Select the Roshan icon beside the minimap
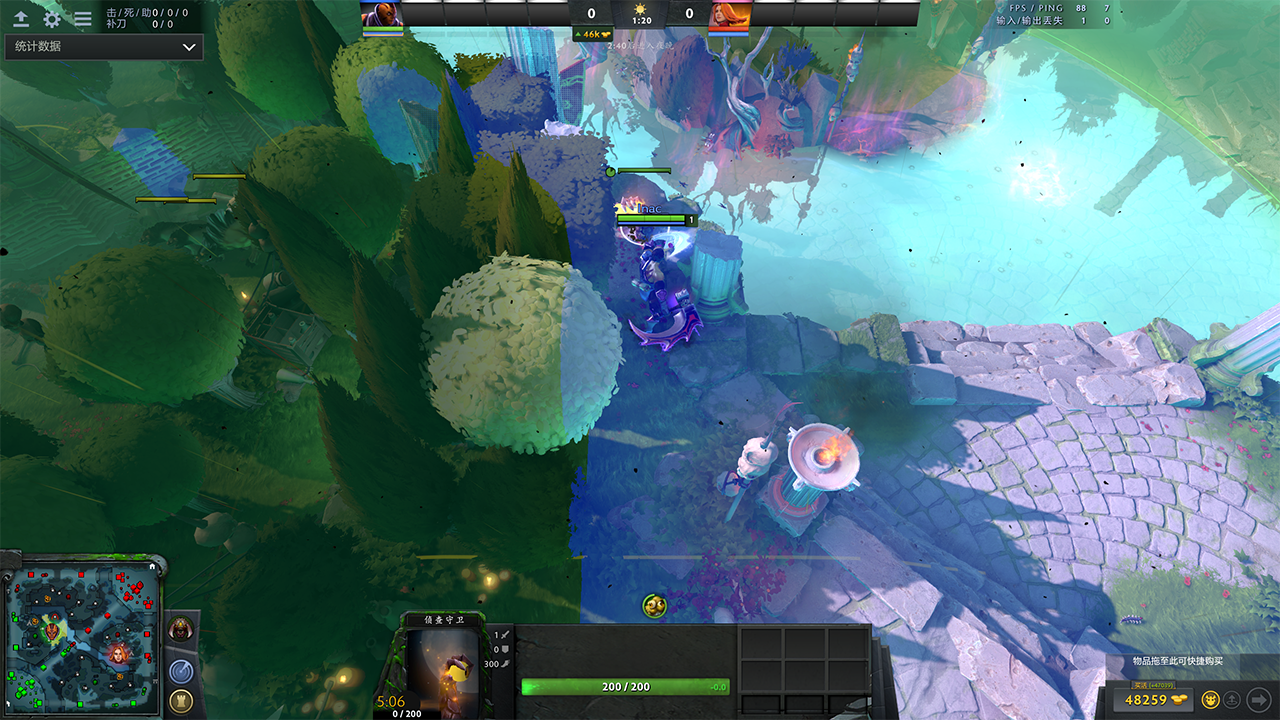Screen dimensions: 1280x720 pyautogui.click(x=181, y=629)
